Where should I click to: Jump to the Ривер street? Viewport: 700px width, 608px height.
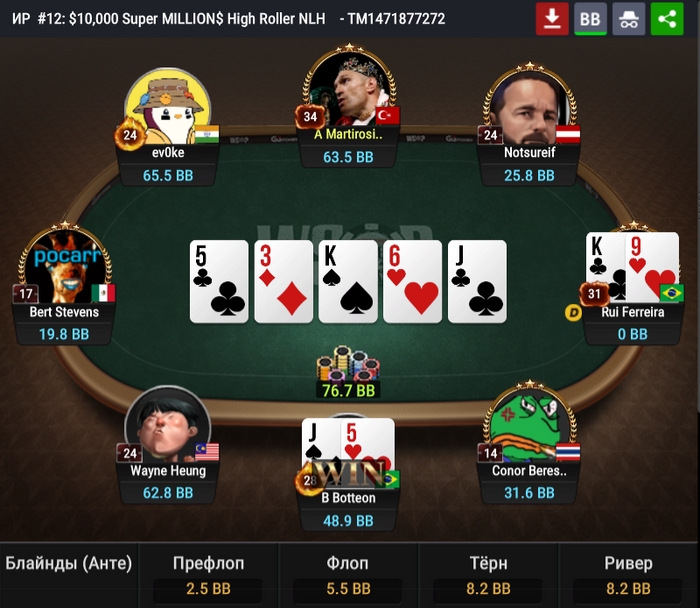pos(629,576)
